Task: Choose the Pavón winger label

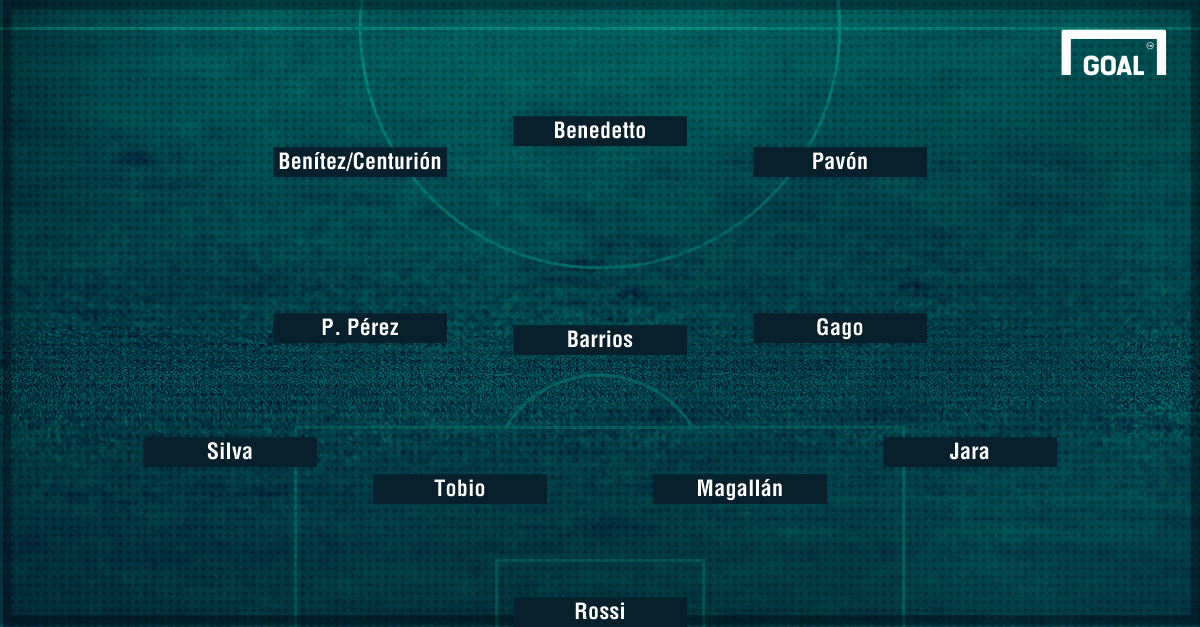Action: pyautogui.click(x=840, y=162)
